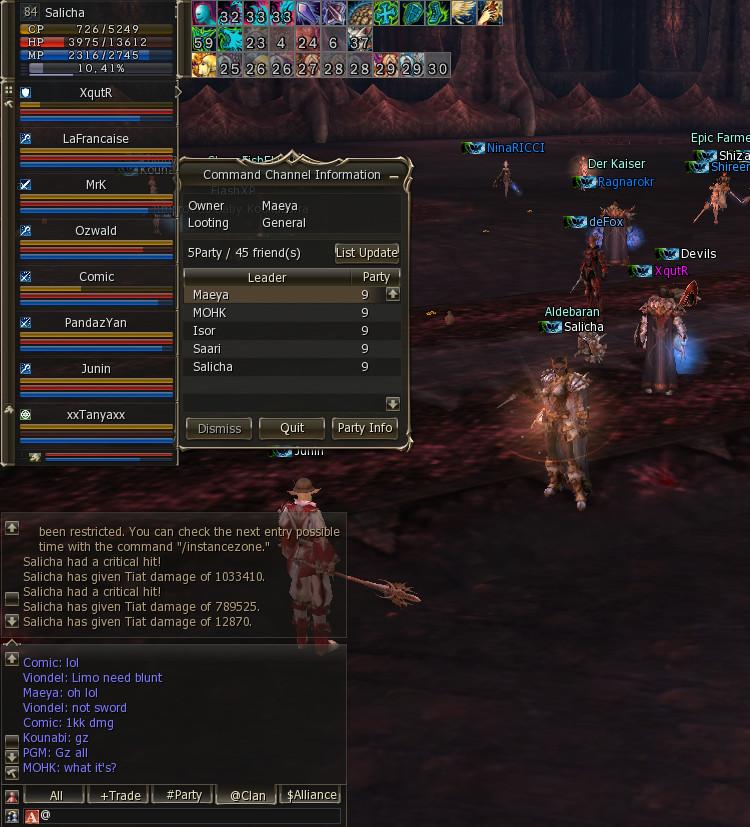Open Party Info for selected leader
This screenshot has height=827, width=750.
tap(365, 428)
